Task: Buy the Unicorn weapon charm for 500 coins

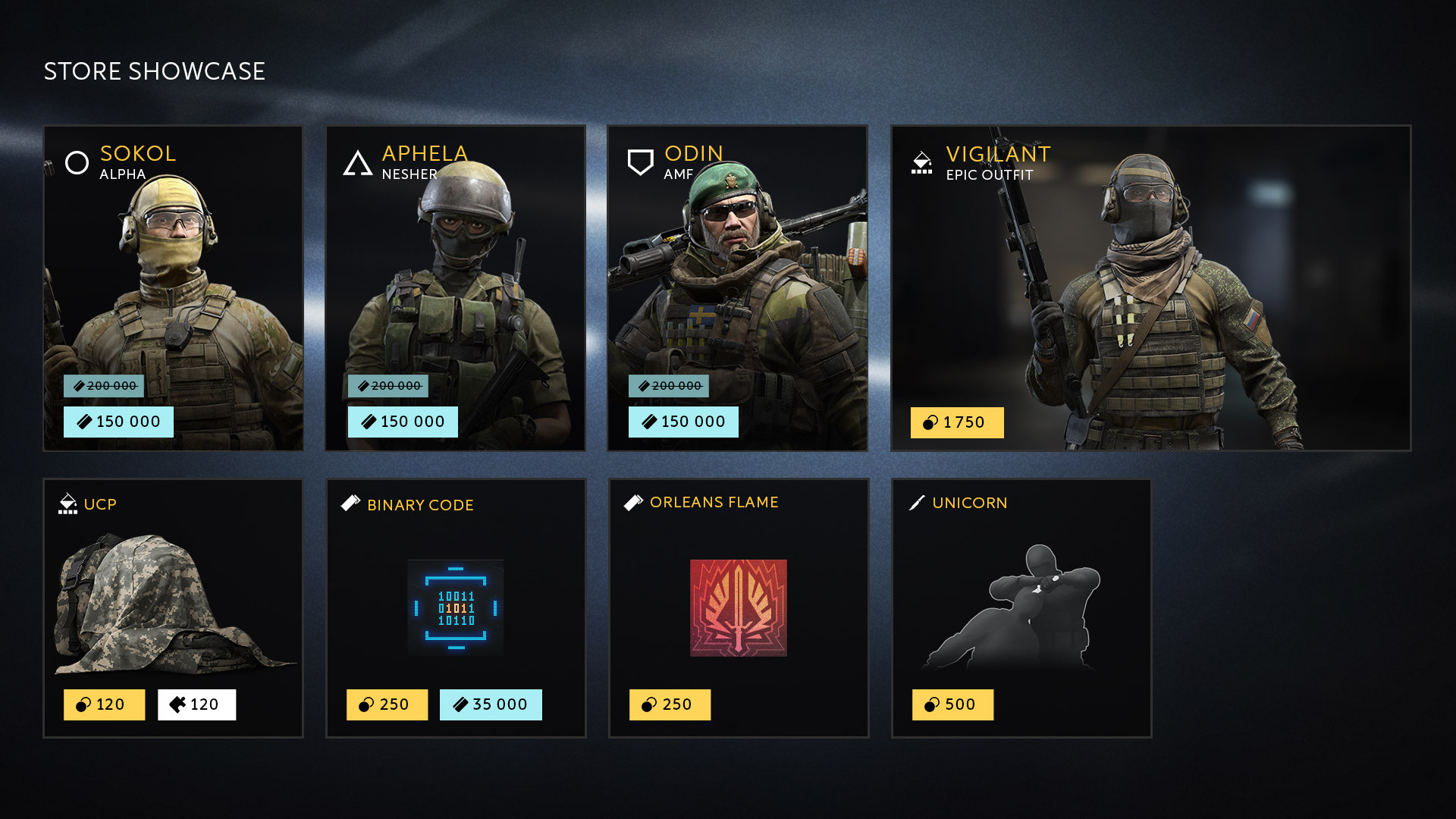Action: (953, 704)
